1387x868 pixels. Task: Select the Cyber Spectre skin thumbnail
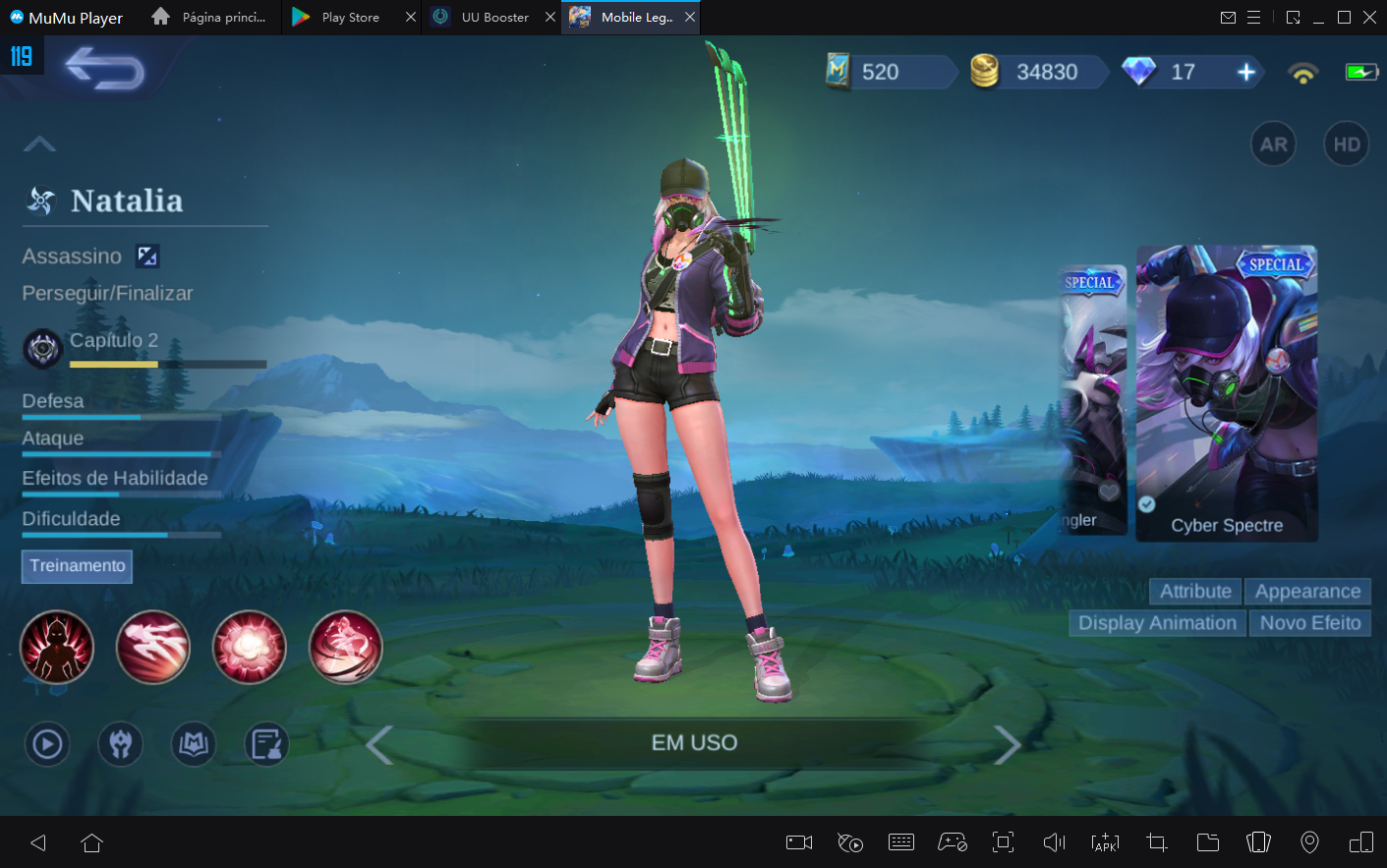pyautogui.click(x=1226, y=393)
